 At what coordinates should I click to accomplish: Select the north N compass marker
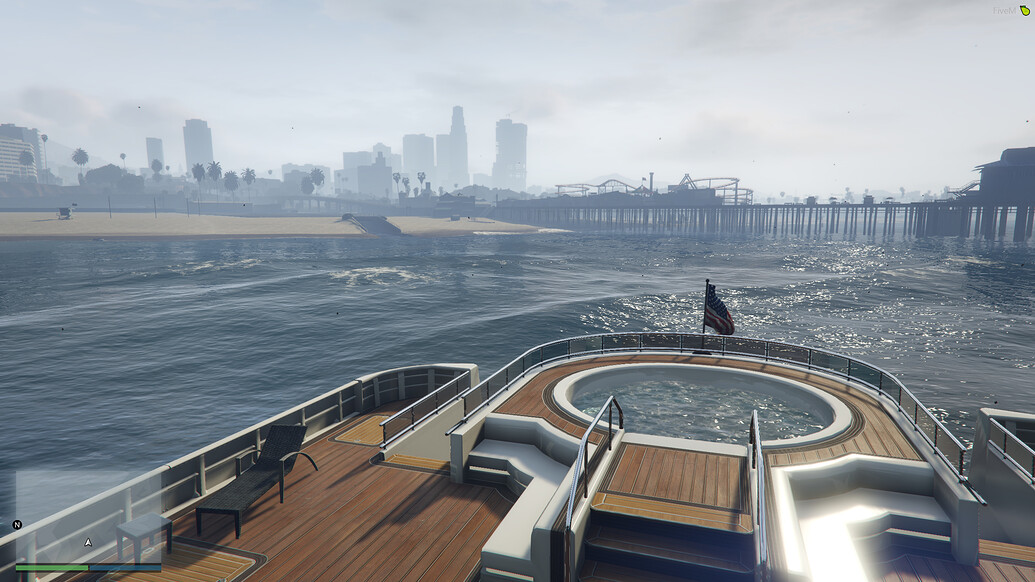(17, 525)
